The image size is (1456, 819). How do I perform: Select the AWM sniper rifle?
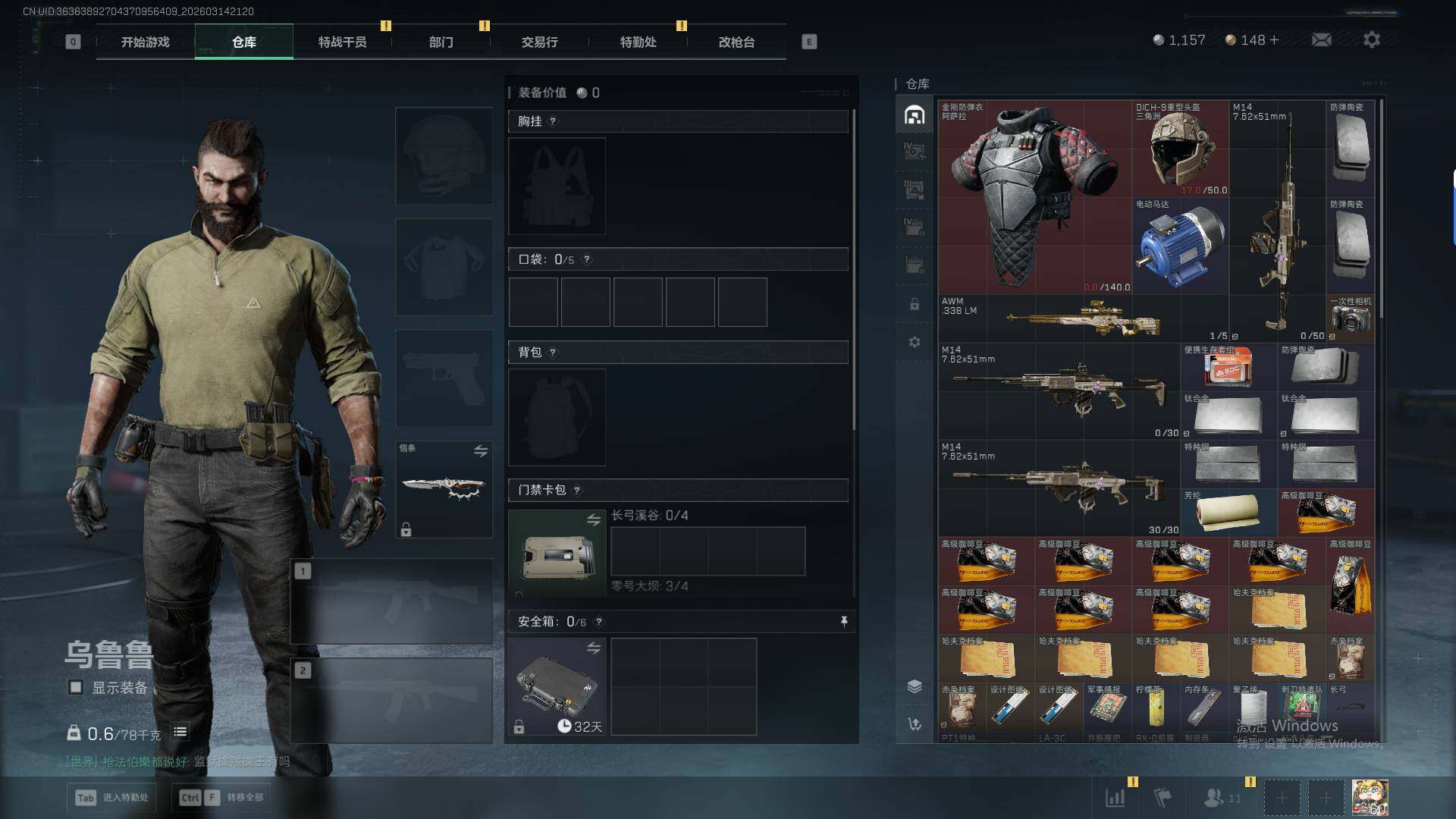point(1084,318)
